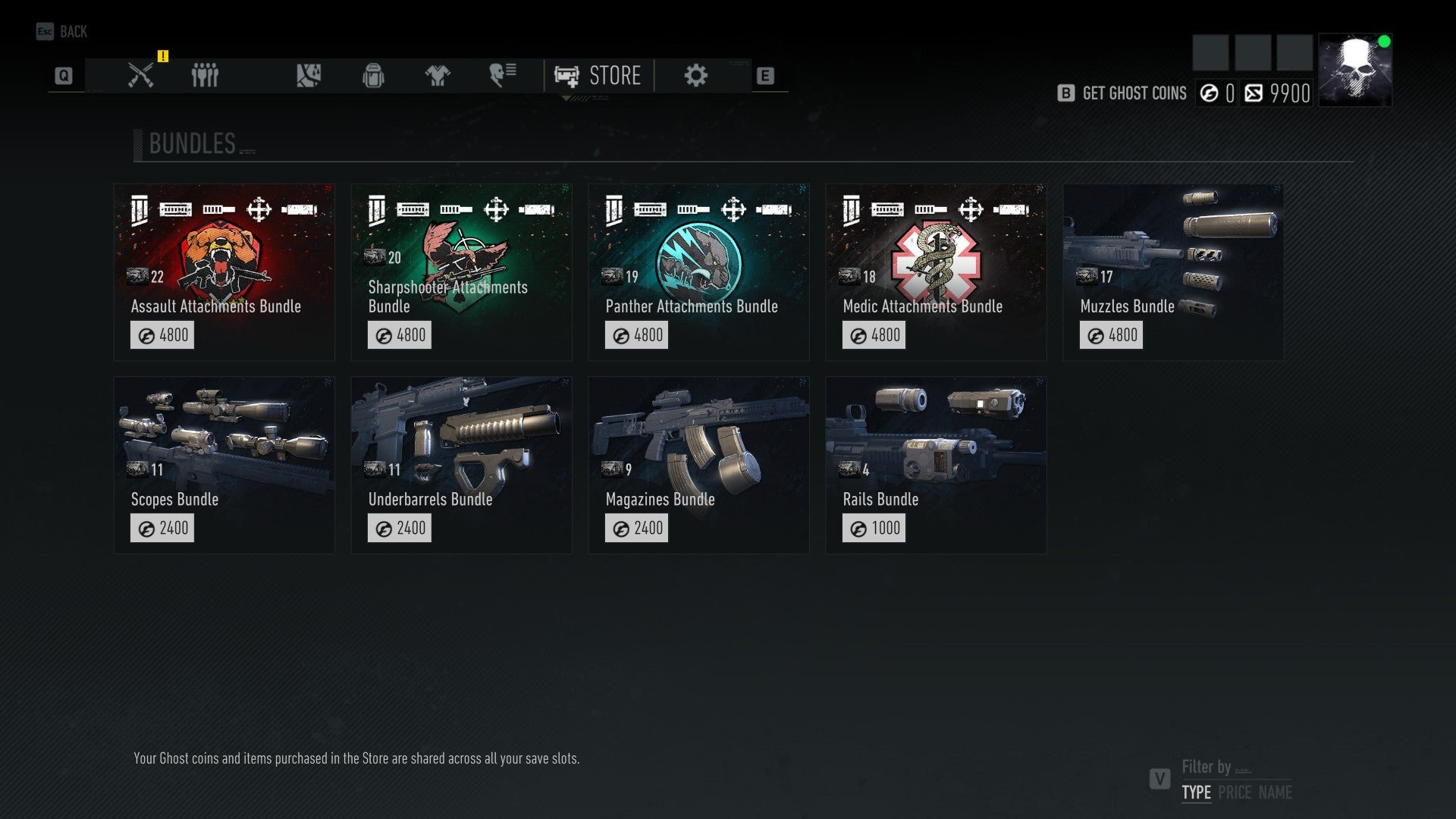
Task: Open the map icon in the top bar
Action: [308, 75]
